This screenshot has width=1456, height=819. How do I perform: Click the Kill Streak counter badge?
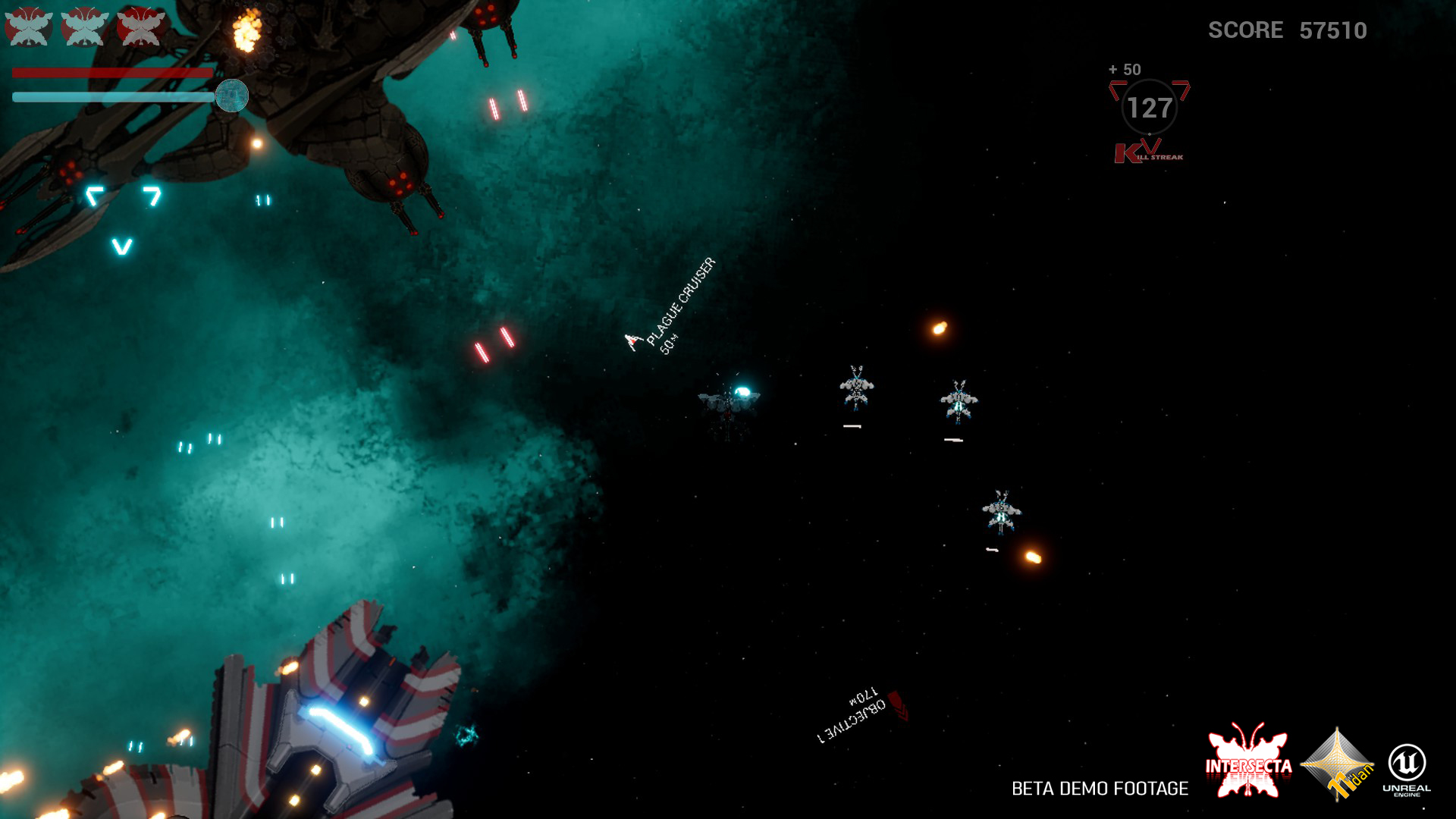[1149, 109]
